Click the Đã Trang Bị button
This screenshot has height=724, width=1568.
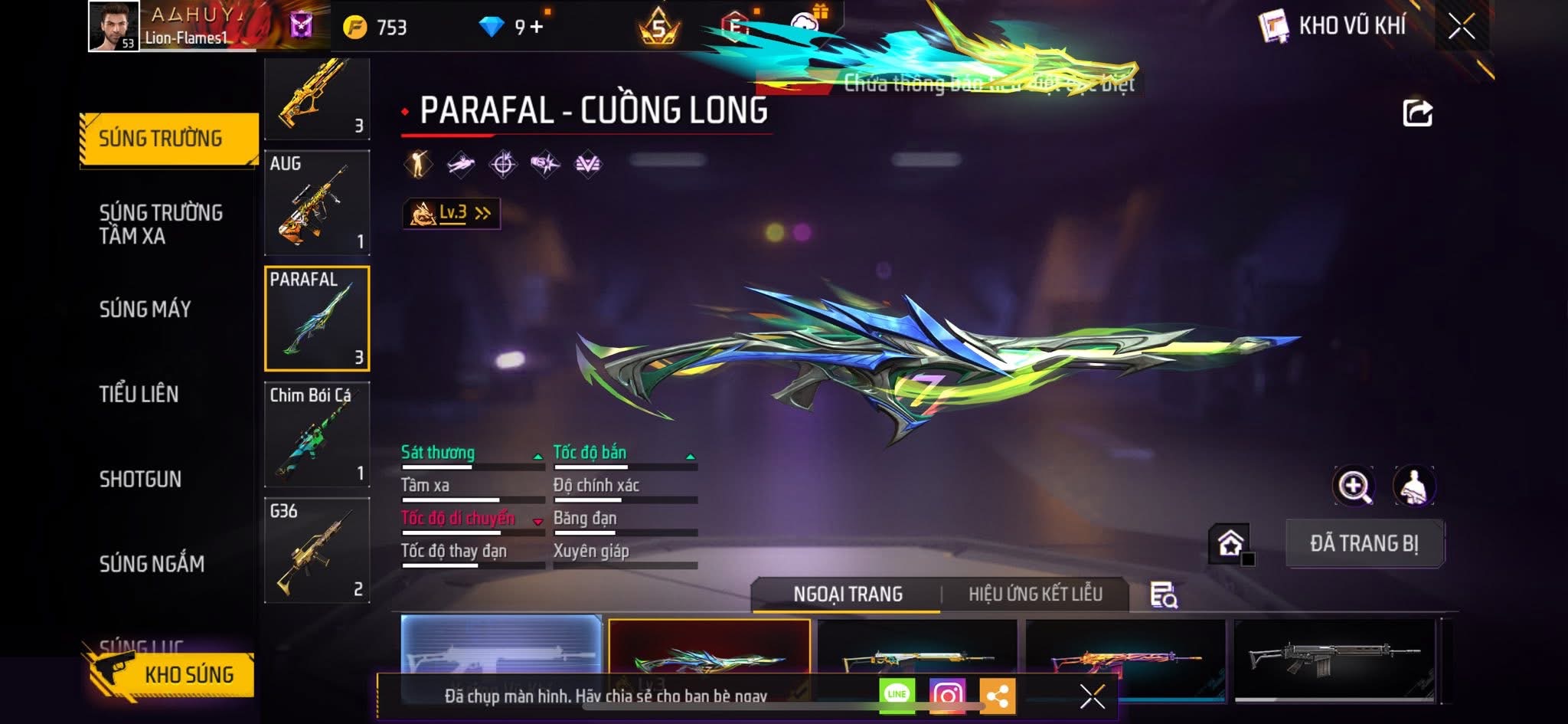coord(1364,543)
